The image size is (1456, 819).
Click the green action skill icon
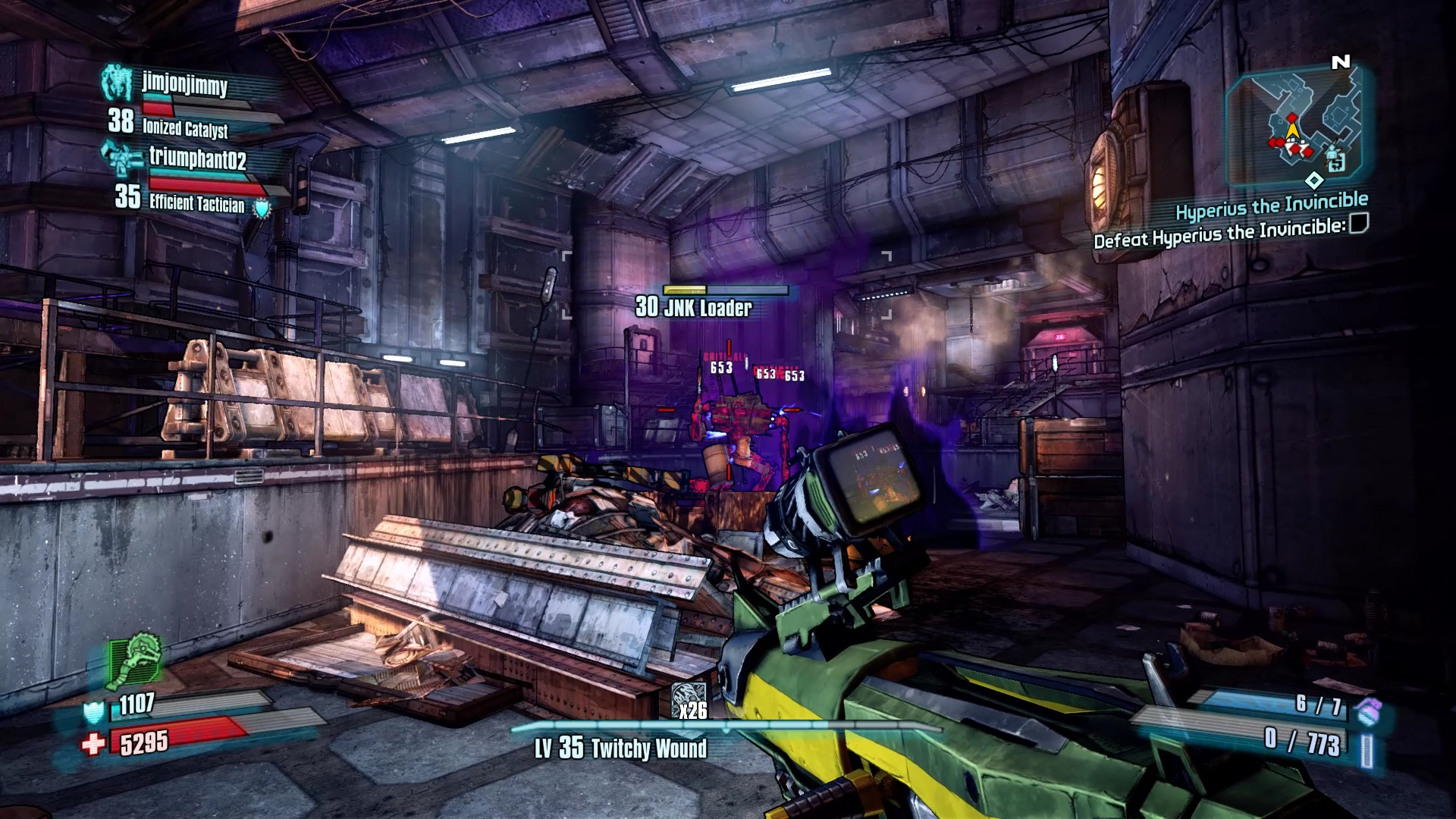[136, 660]
